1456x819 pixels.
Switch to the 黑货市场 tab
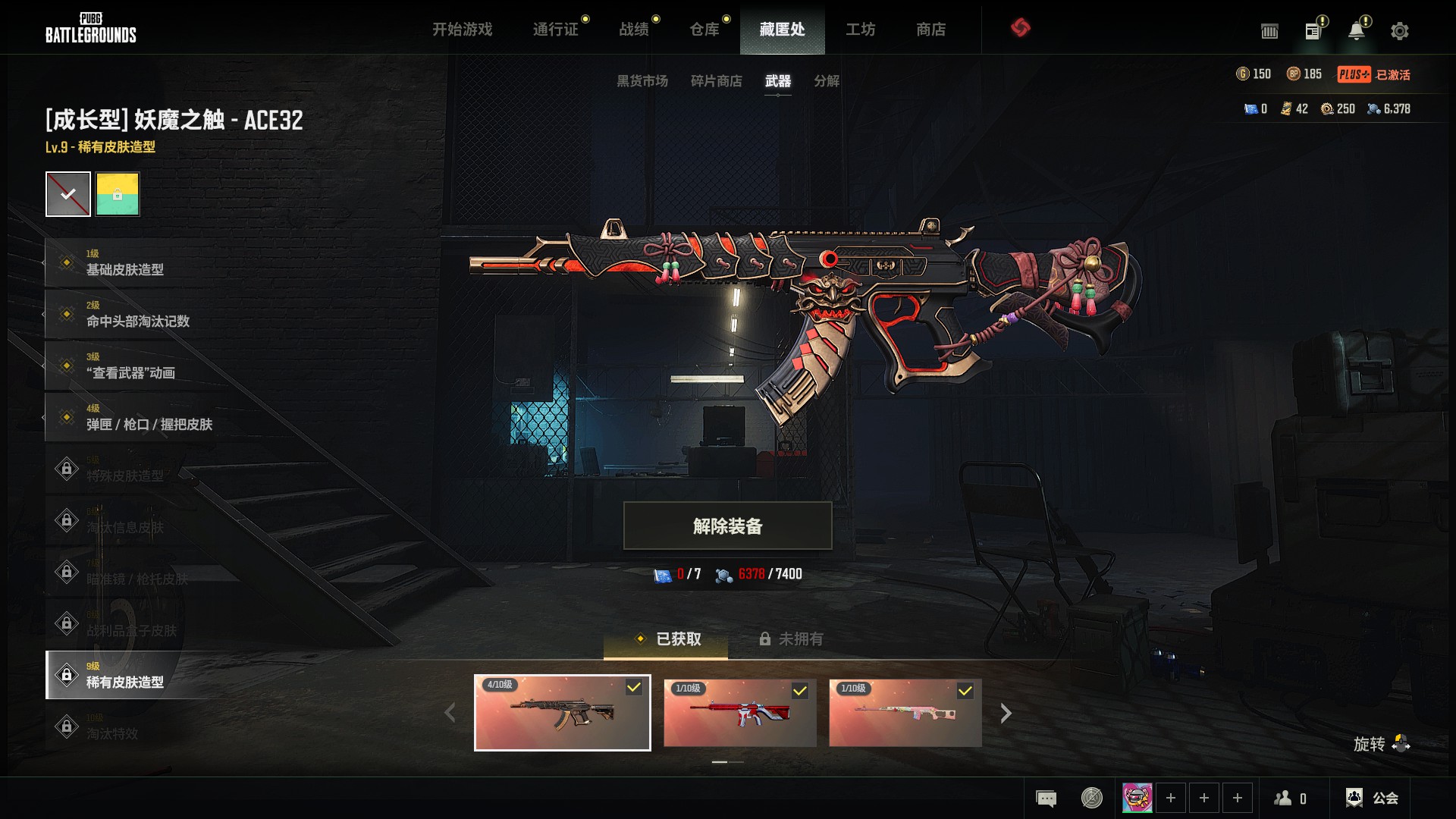tap(642, 81)
